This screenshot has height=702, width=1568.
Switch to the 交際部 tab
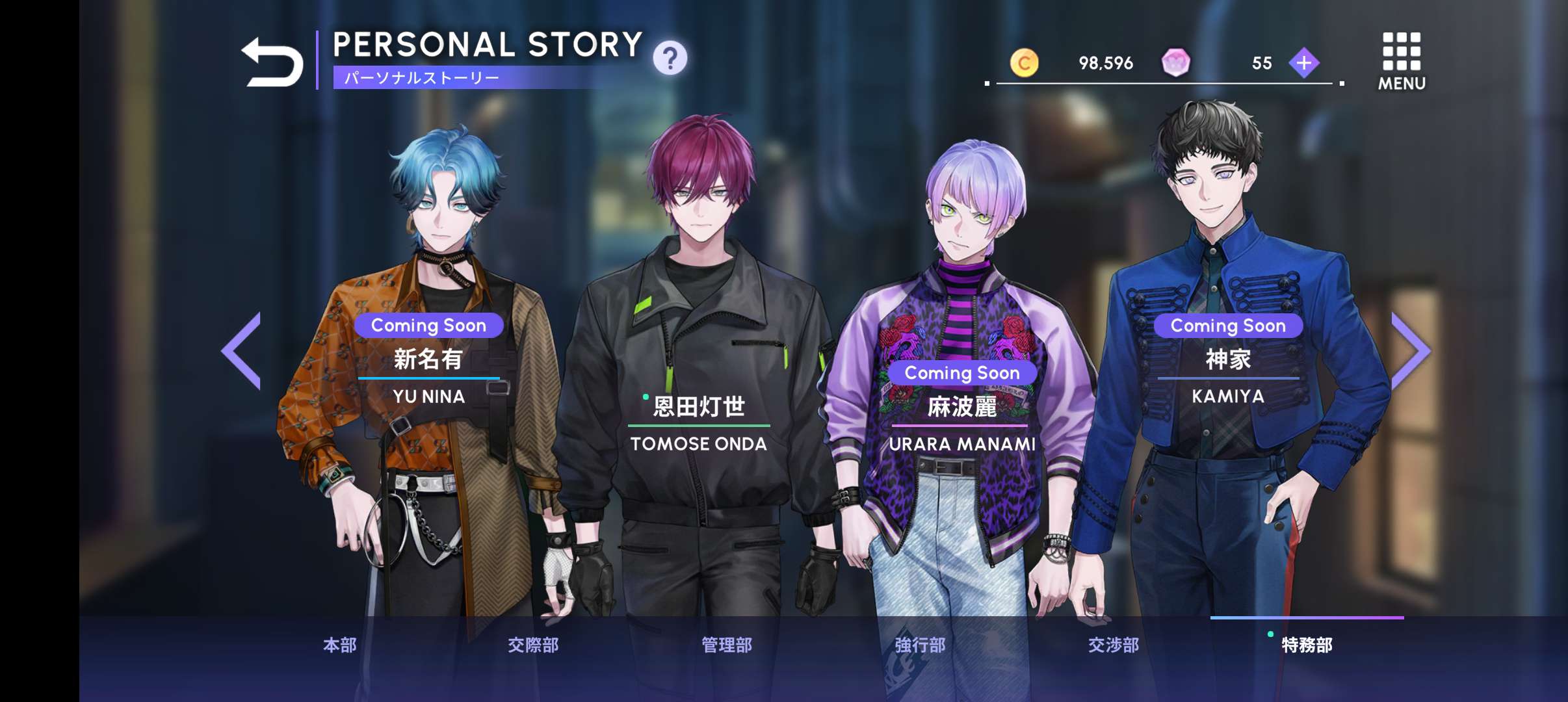[x=533, y=645]
